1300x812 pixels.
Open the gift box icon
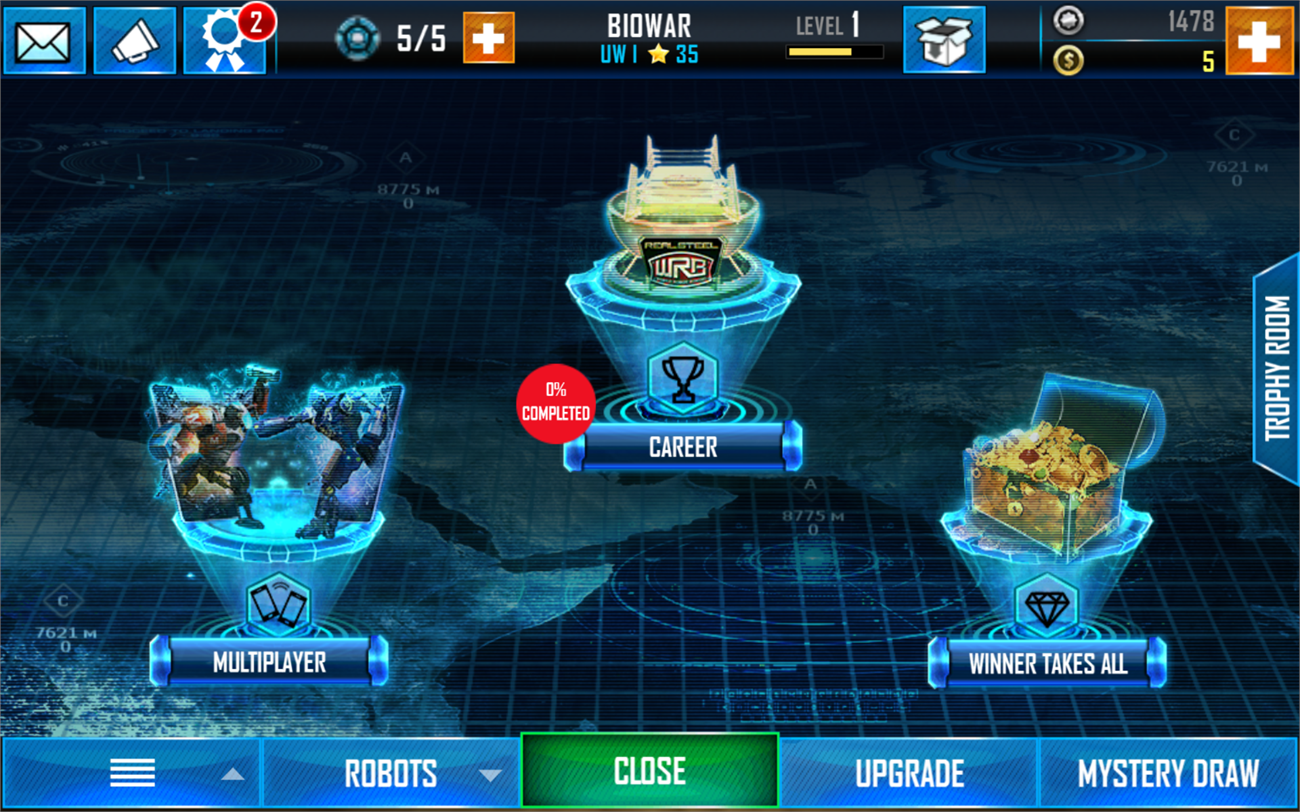944,41
